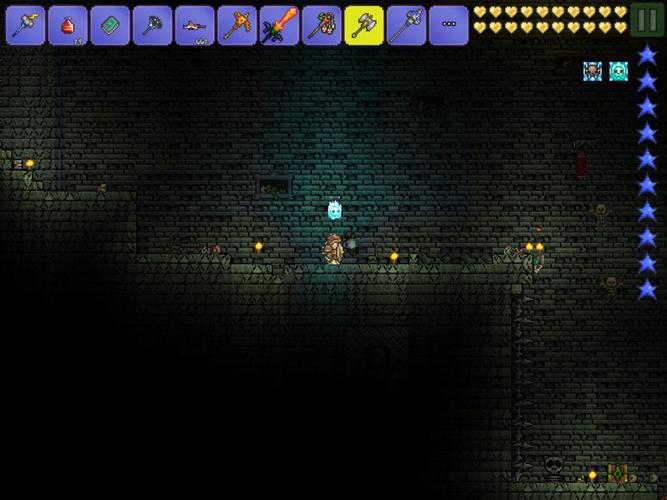667x500 pixels.
Task: Tap the teal skull buff icon
Action: [x=619, y=71]
